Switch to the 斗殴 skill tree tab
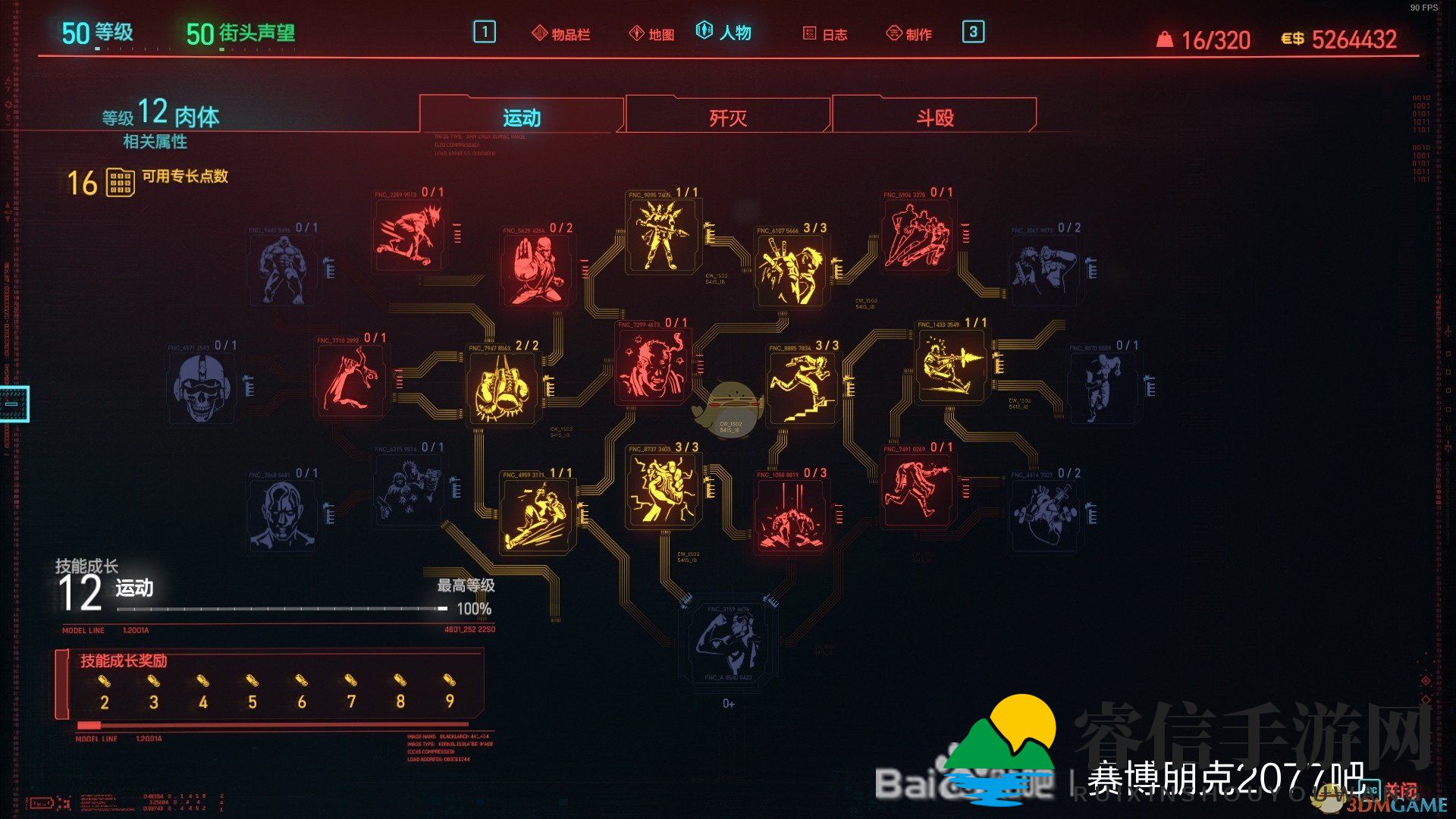This screenshot has width=1456, height=819. [937, 115]
